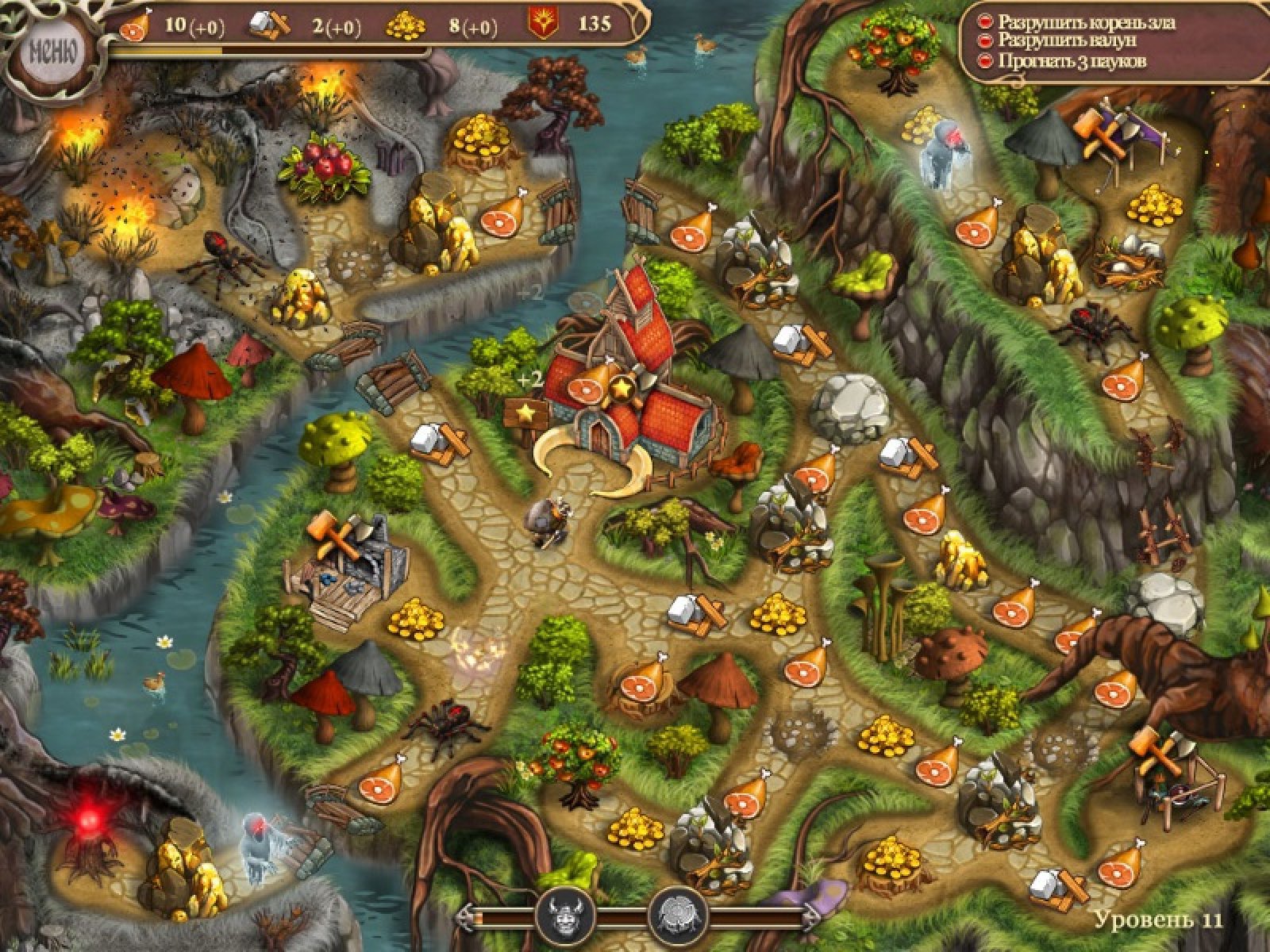The image size is (1270, 952).
Task: Open the Меню button
Action: [52, 53]
